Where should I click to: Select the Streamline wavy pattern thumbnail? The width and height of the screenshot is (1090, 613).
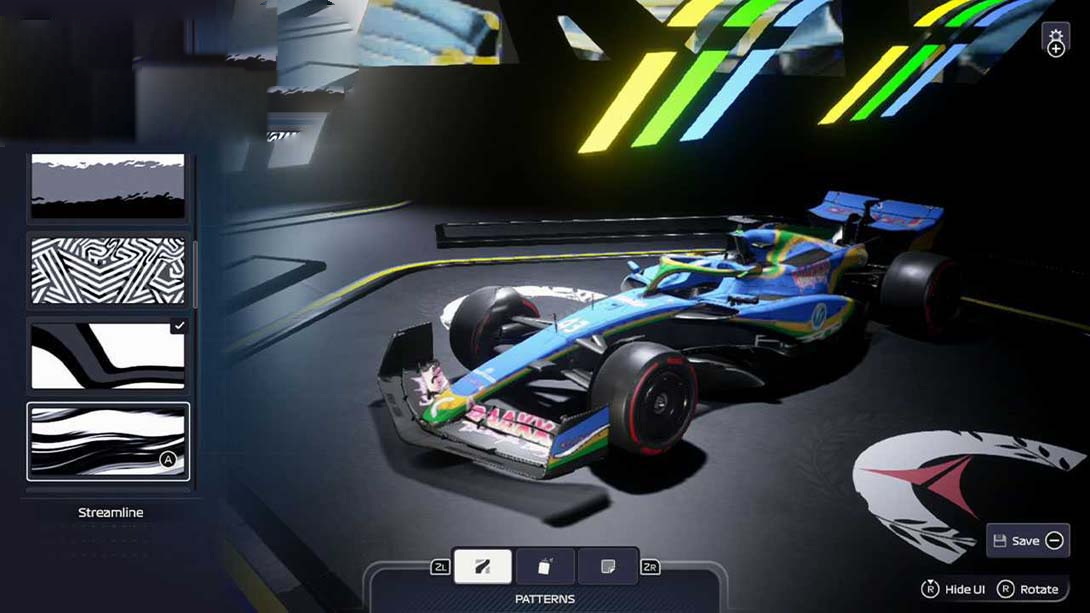(108, 441)
